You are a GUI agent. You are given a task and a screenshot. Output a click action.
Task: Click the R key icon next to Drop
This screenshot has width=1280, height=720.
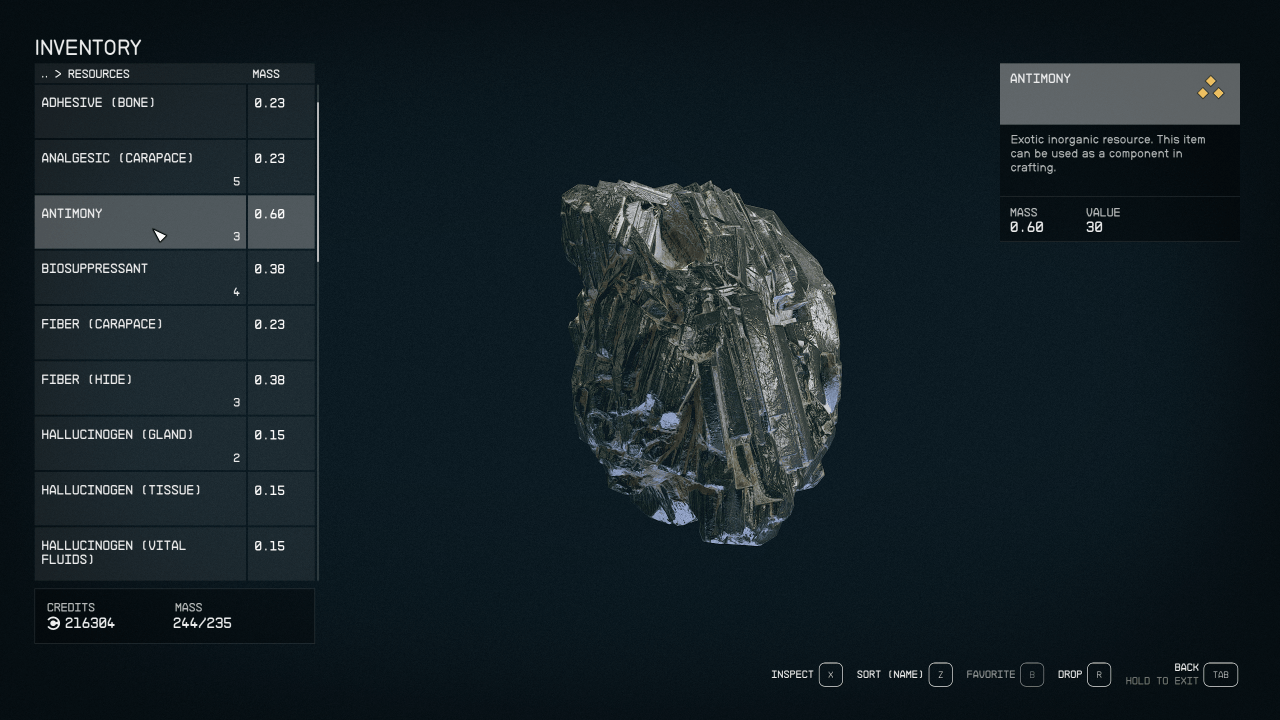pos(1097,674)
